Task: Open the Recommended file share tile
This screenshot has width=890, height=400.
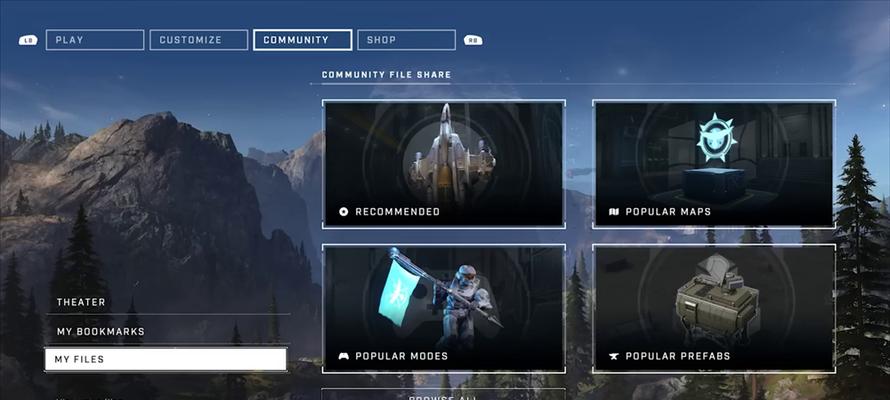Action: [443, 163]
